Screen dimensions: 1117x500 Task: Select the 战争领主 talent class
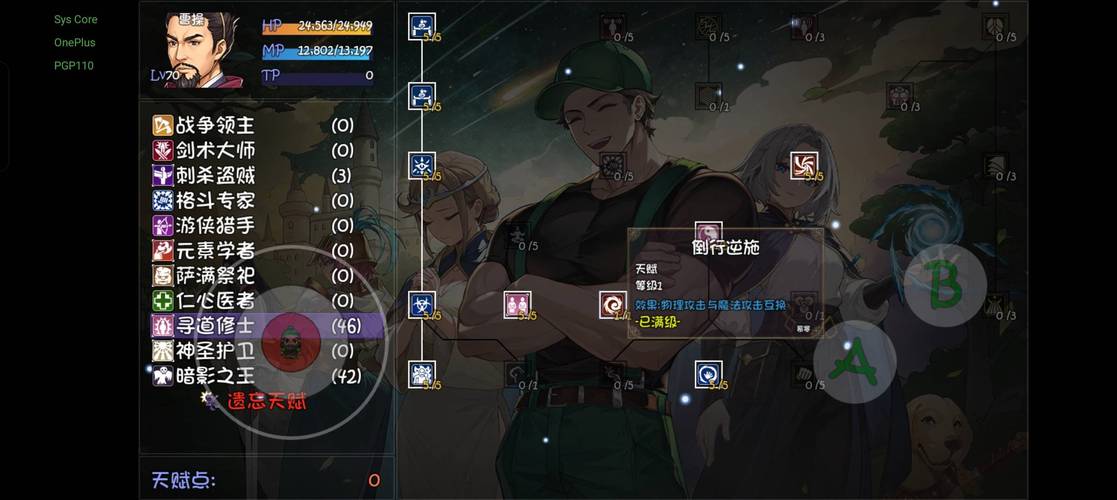215,126
